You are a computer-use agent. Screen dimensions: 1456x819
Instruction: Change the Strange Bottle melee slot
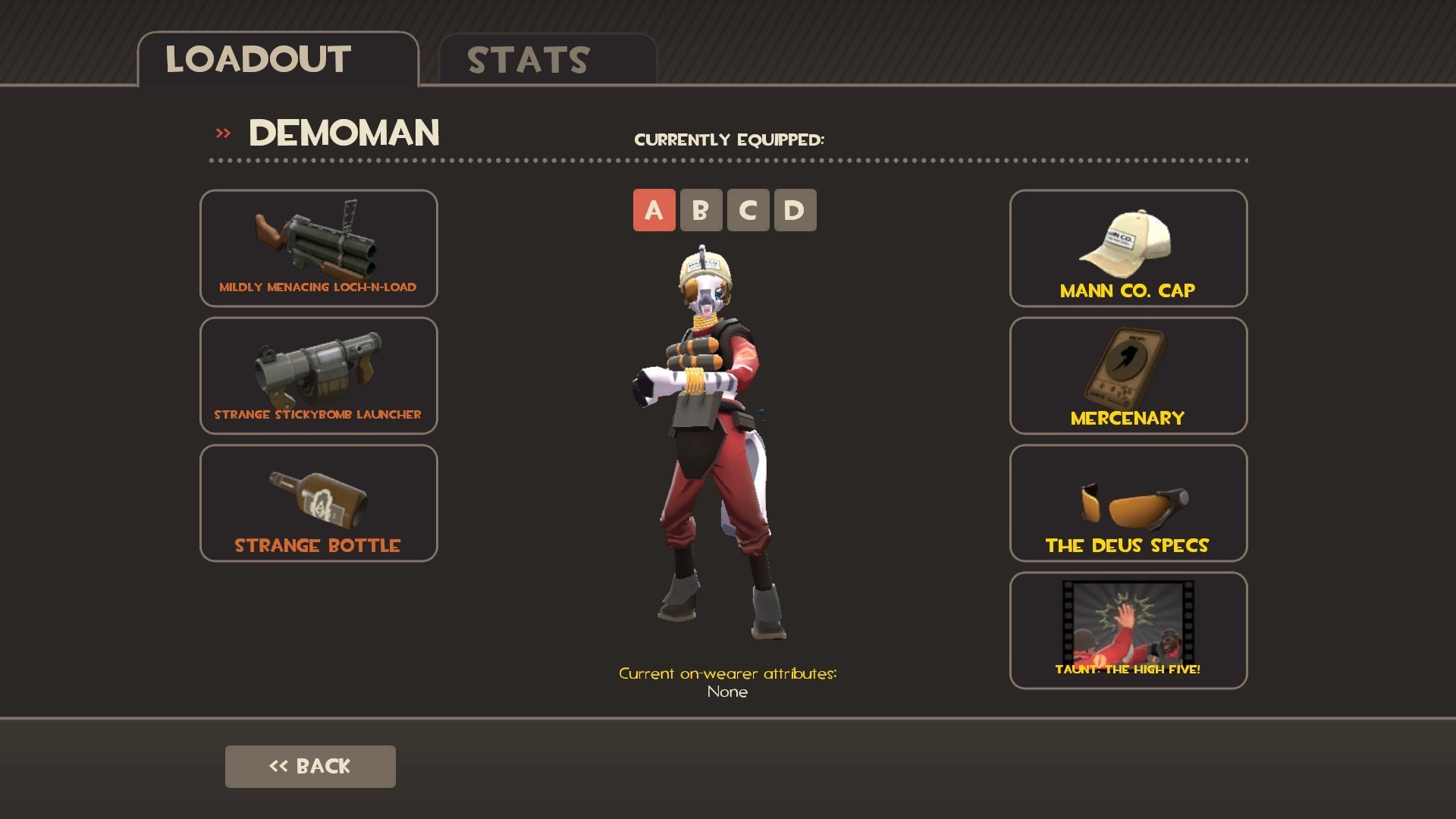318,503
